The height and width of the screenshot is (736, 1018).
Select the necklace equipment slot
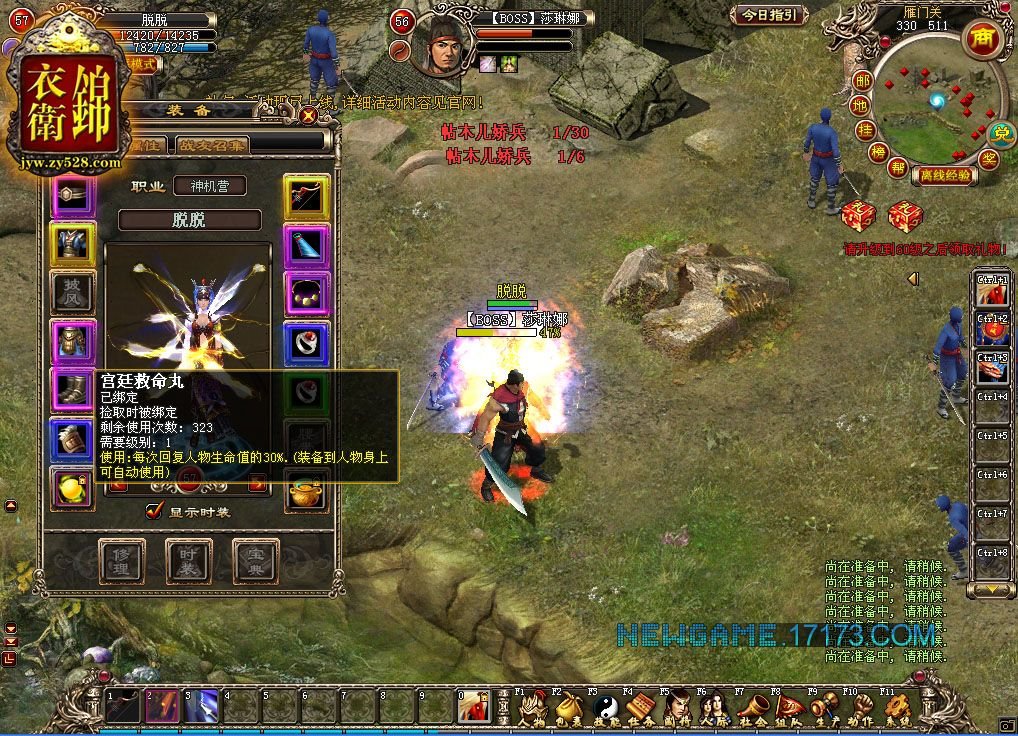[306, 293]
